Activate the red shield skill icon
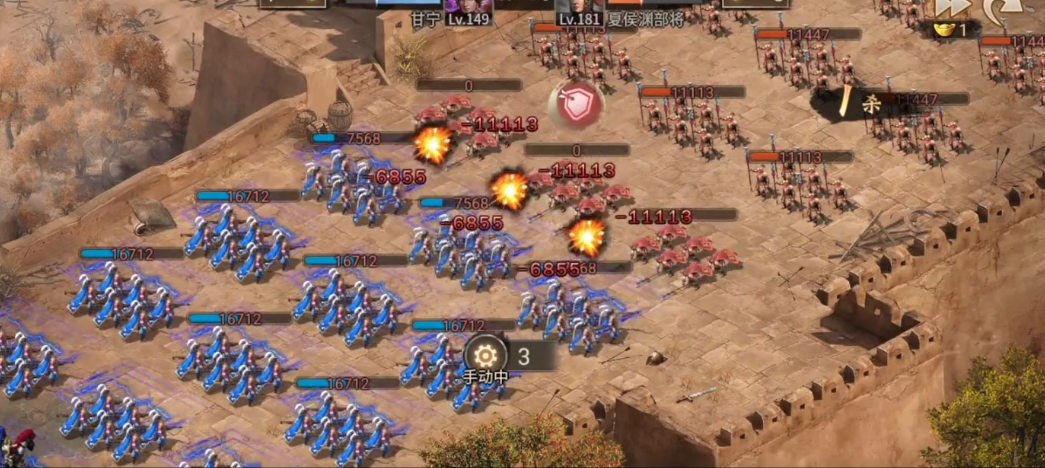 click(575, 105)
